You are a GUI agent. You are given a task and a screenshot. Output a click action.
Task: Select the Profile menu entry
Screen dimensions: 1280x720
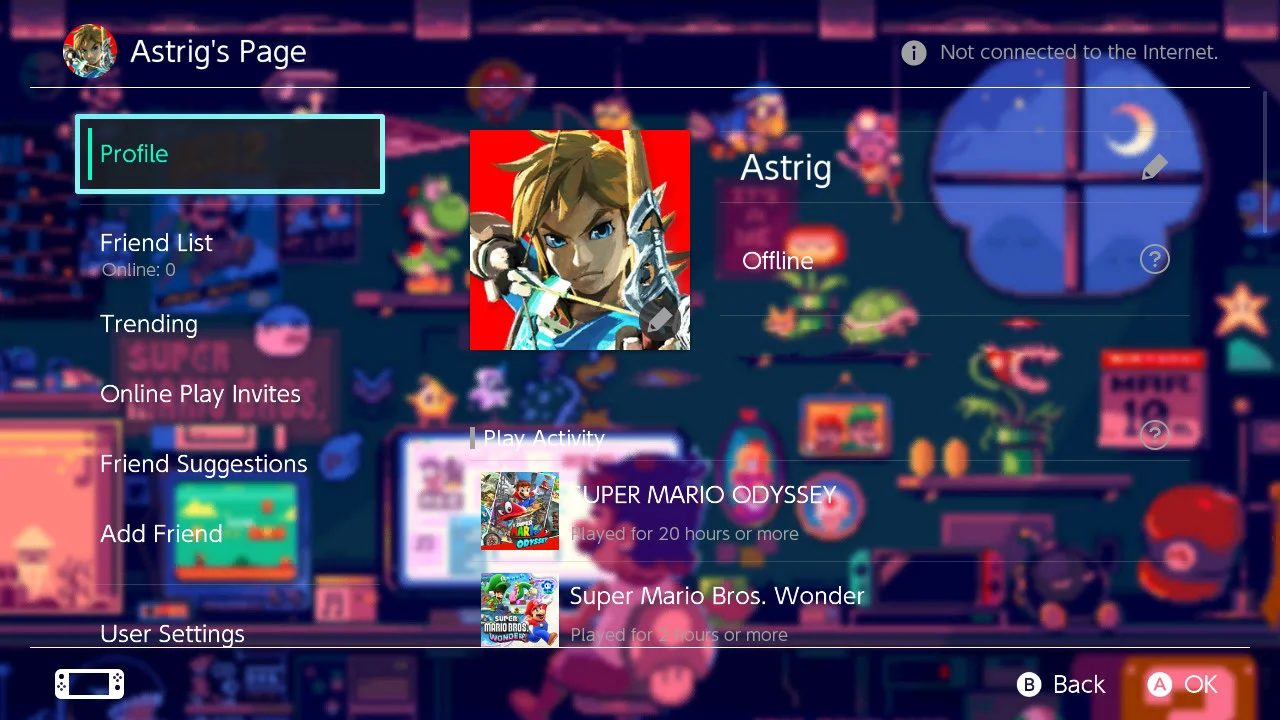(230, 154)
